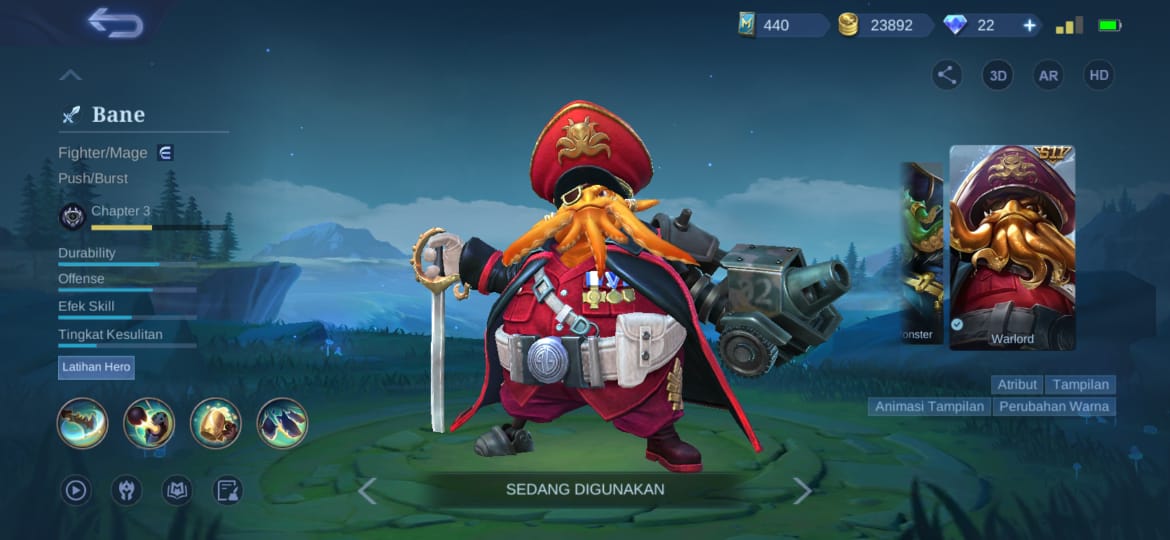Toggle HD display quality
The image size is (1170, 540).
coord(1099,75)
